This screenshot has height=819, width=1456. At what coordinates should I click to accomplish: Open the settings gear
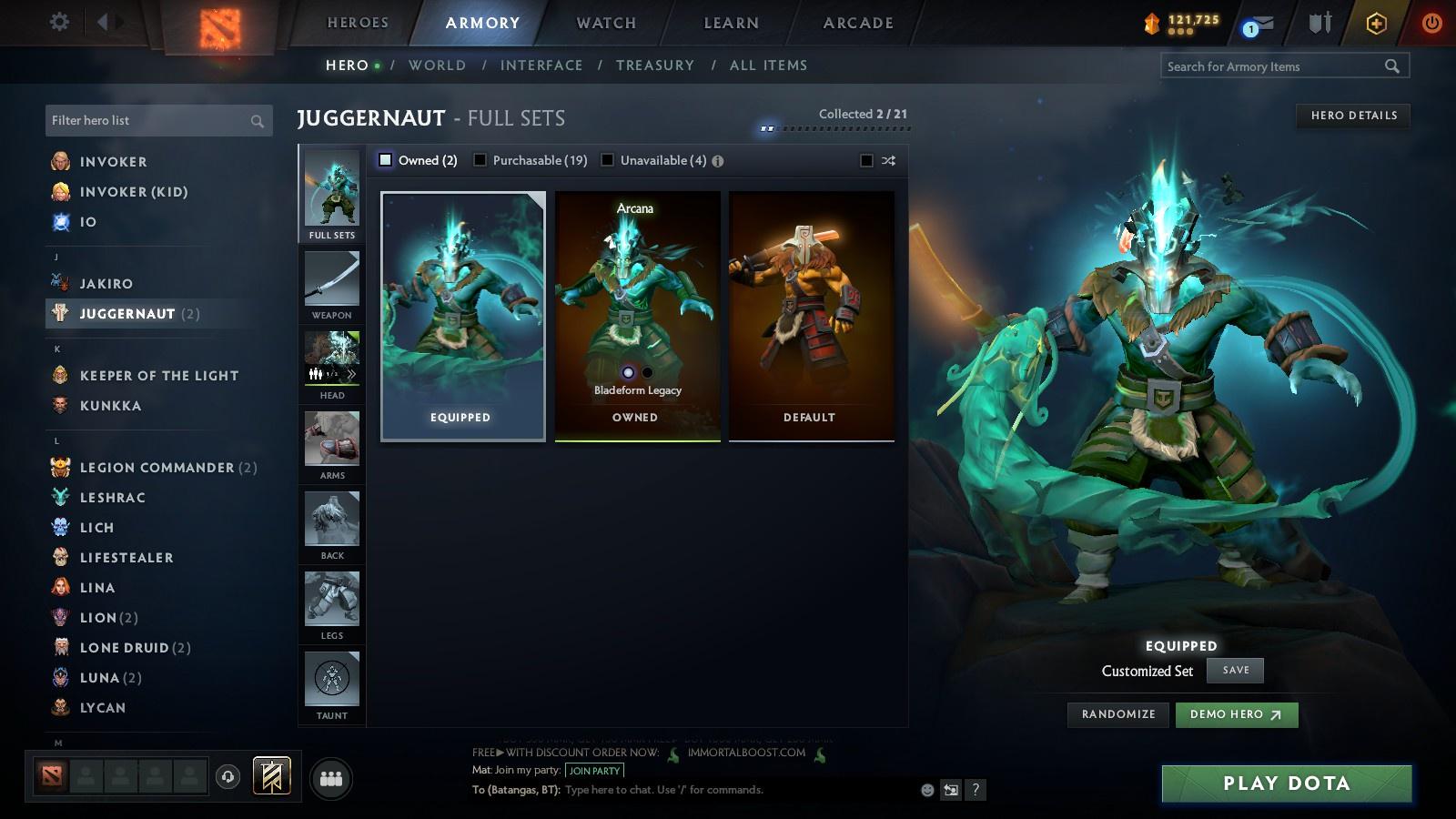coord(58,21)
